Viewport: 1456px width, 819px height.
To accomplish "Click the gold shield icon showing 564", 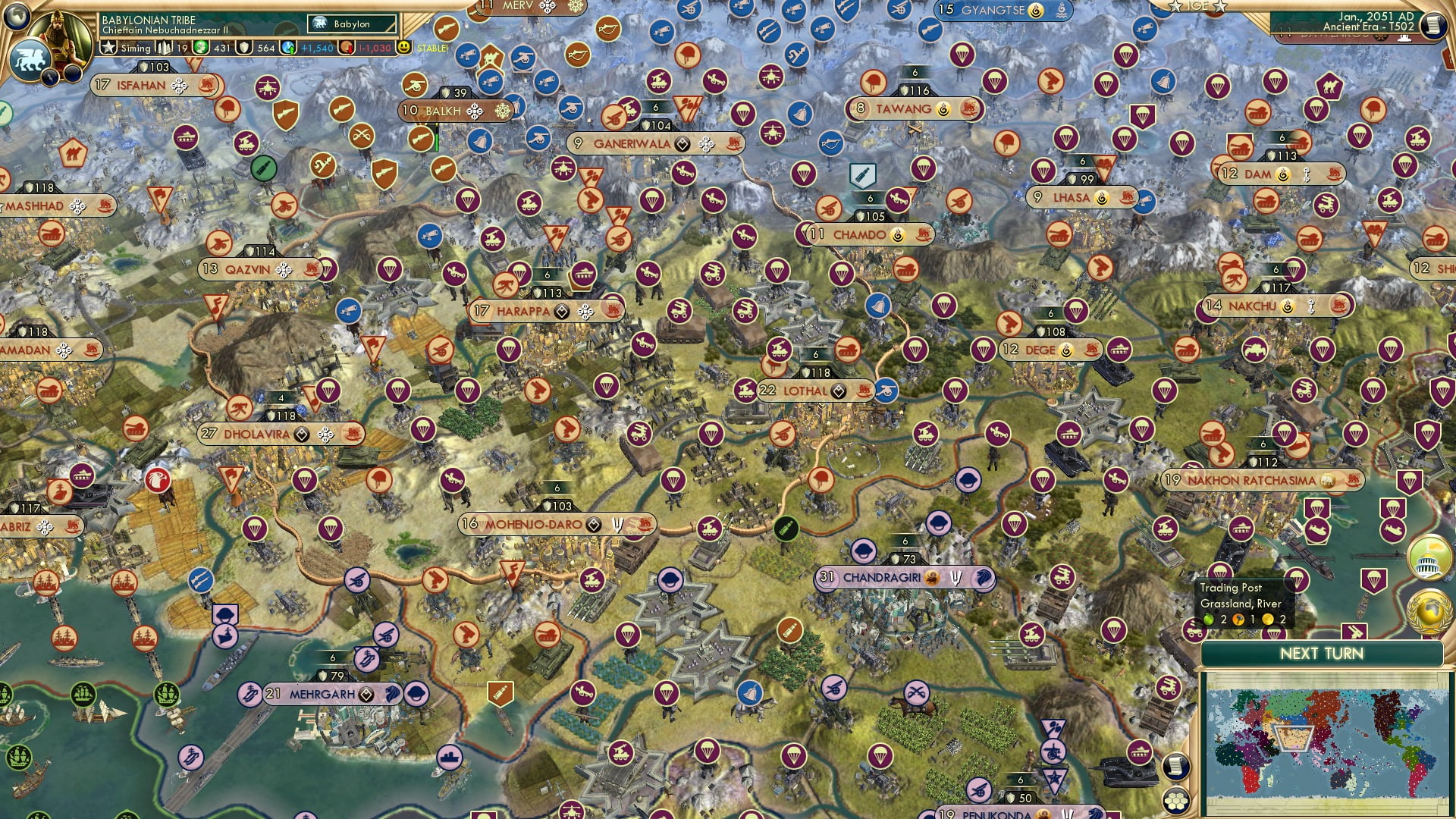I will pyautogui.click(x=243, y=48).
